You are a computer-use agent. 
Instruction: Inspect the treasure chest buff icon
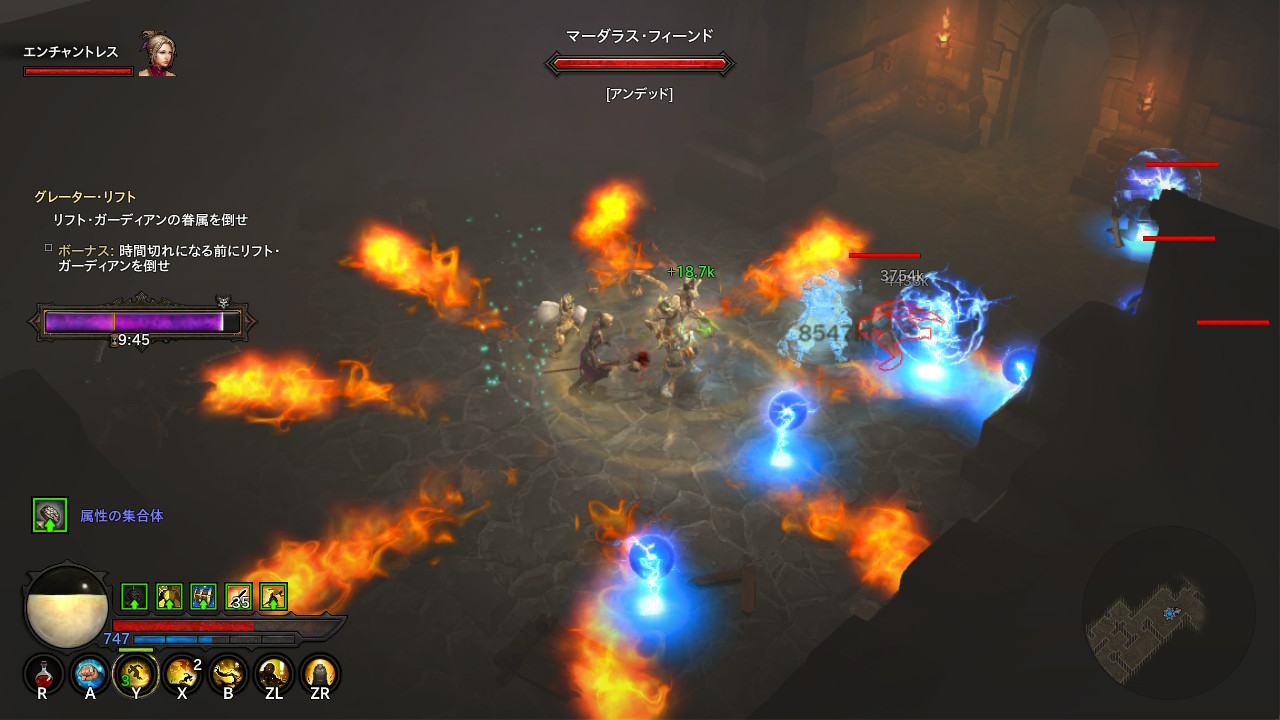pyautogui.click(x=204, y=597)
